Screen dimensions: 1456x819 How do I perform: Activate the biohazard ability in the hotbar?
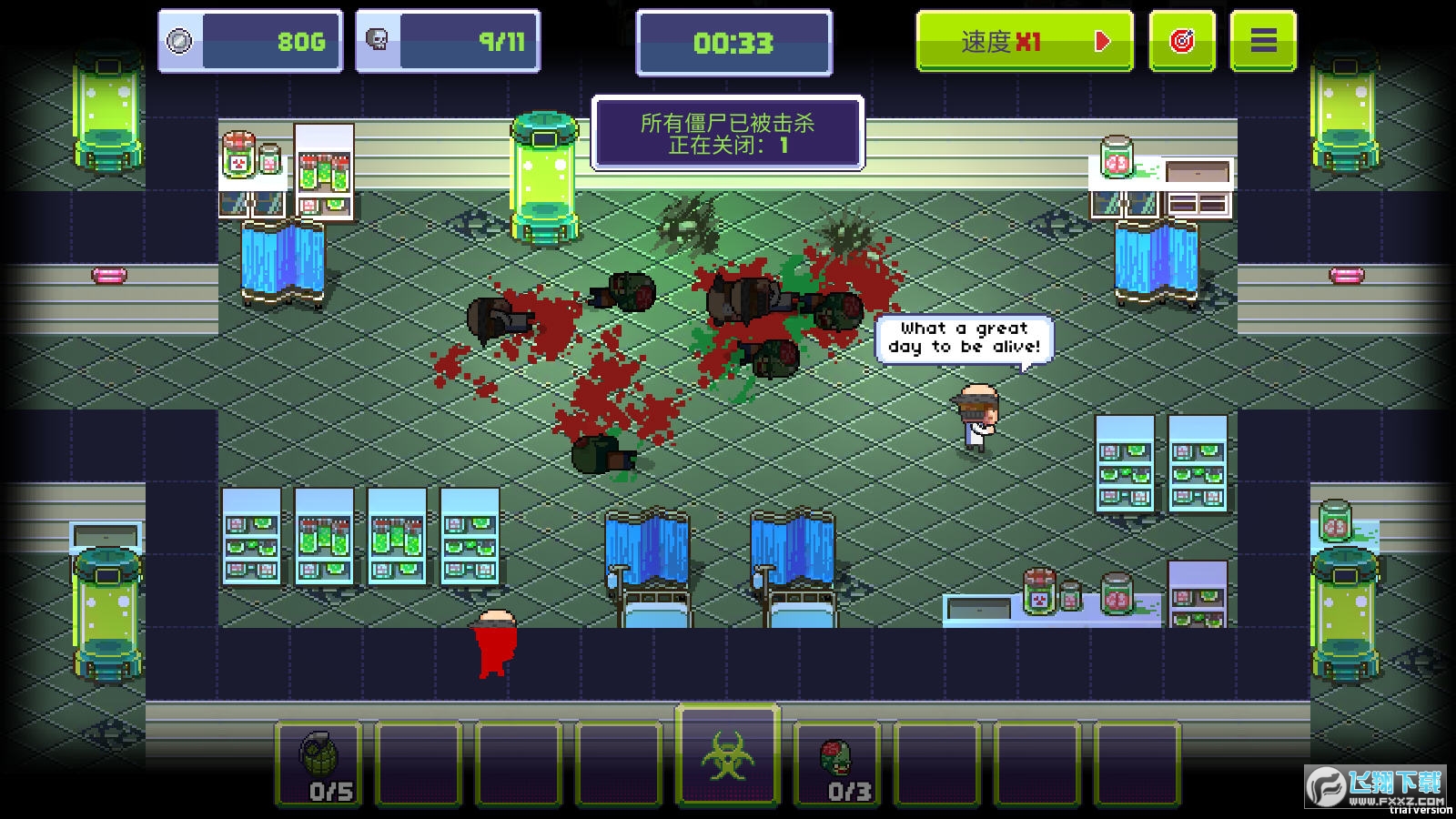(x=727, y=757)
